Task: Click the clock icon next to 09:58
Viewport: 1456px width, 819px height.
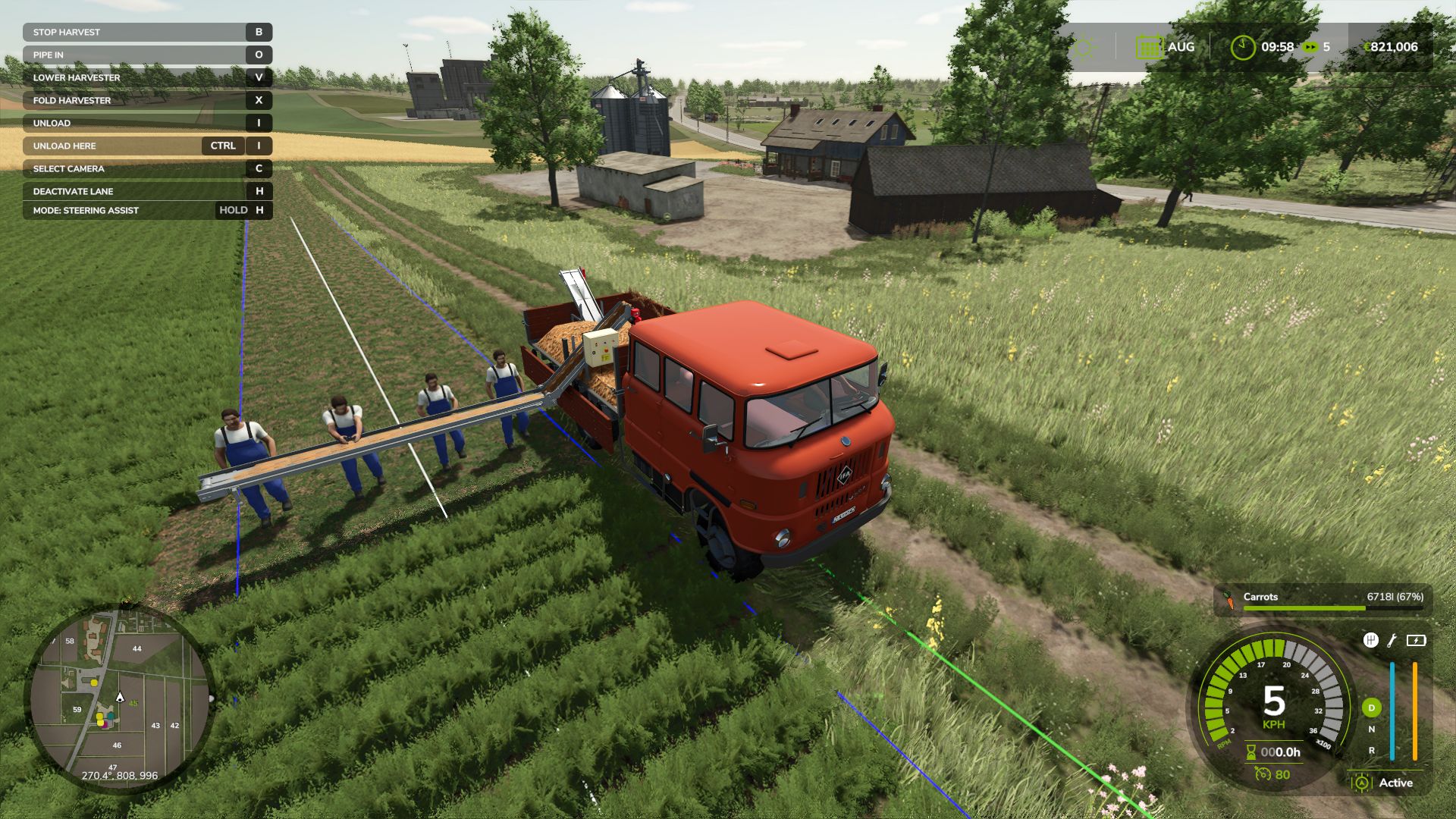Action: [x=1244, y=49]
